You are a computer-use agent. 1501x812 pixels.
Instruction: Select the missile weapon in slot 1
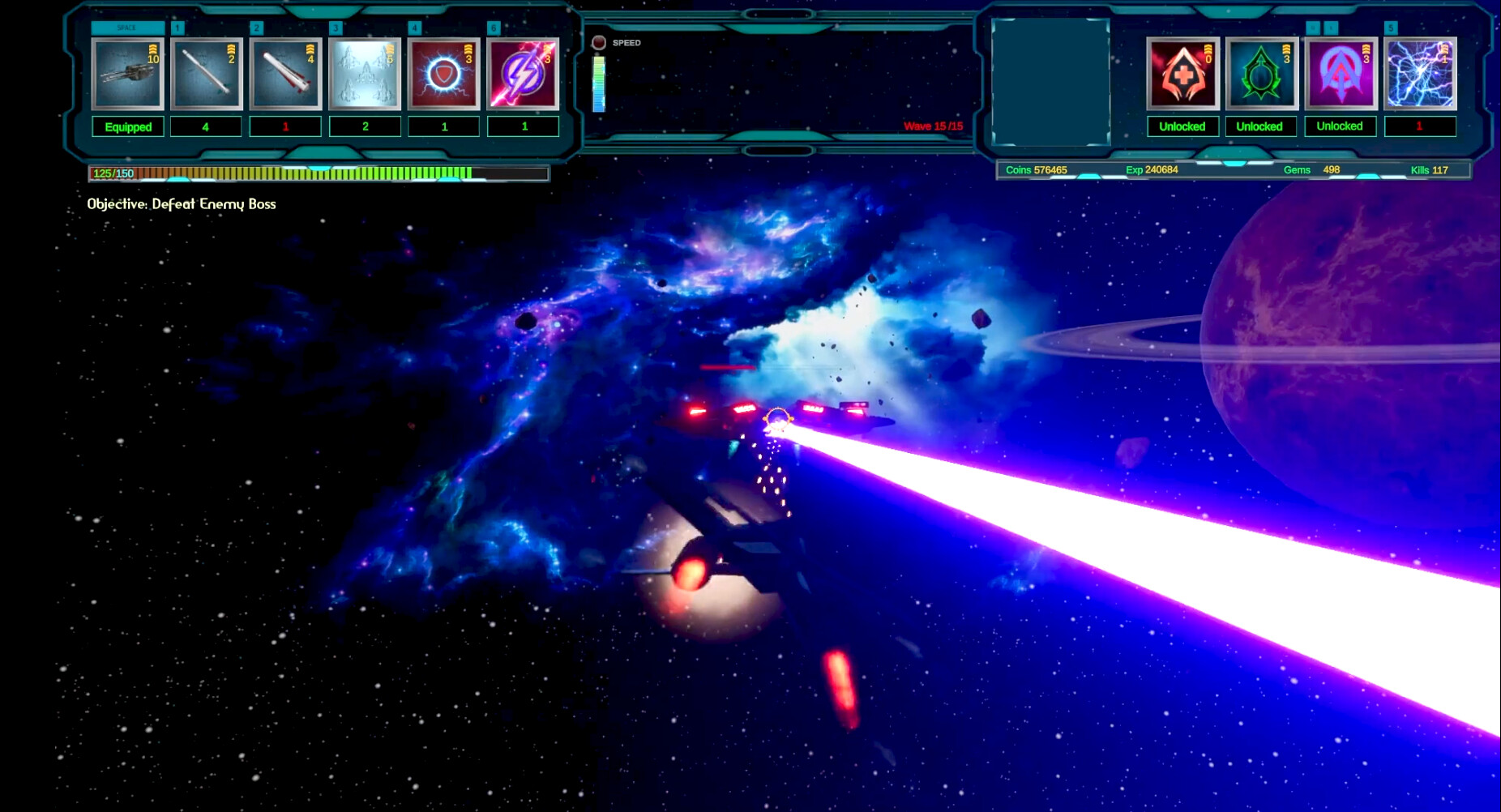[x=206, y=75]
